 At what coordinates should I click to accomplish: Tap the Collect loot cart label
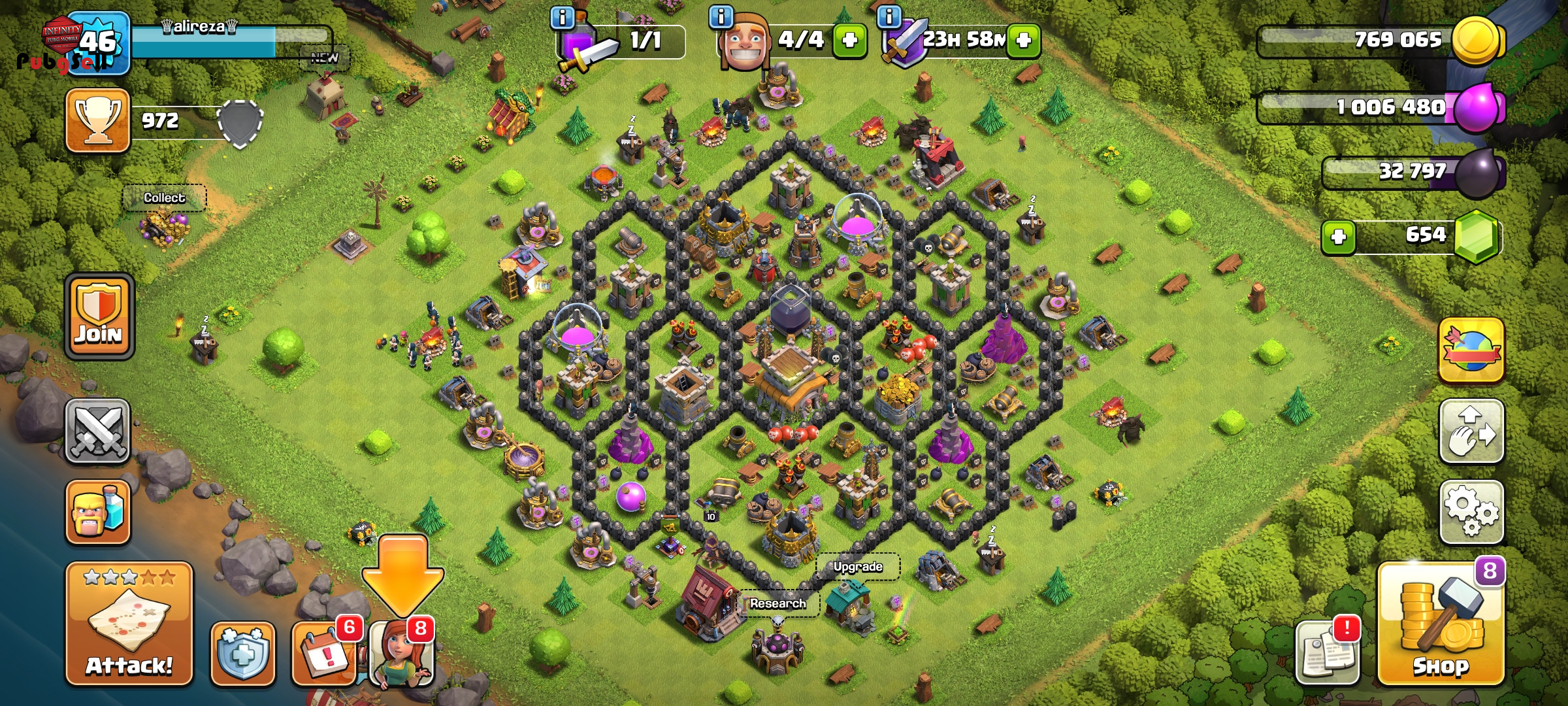click(164, 198)
